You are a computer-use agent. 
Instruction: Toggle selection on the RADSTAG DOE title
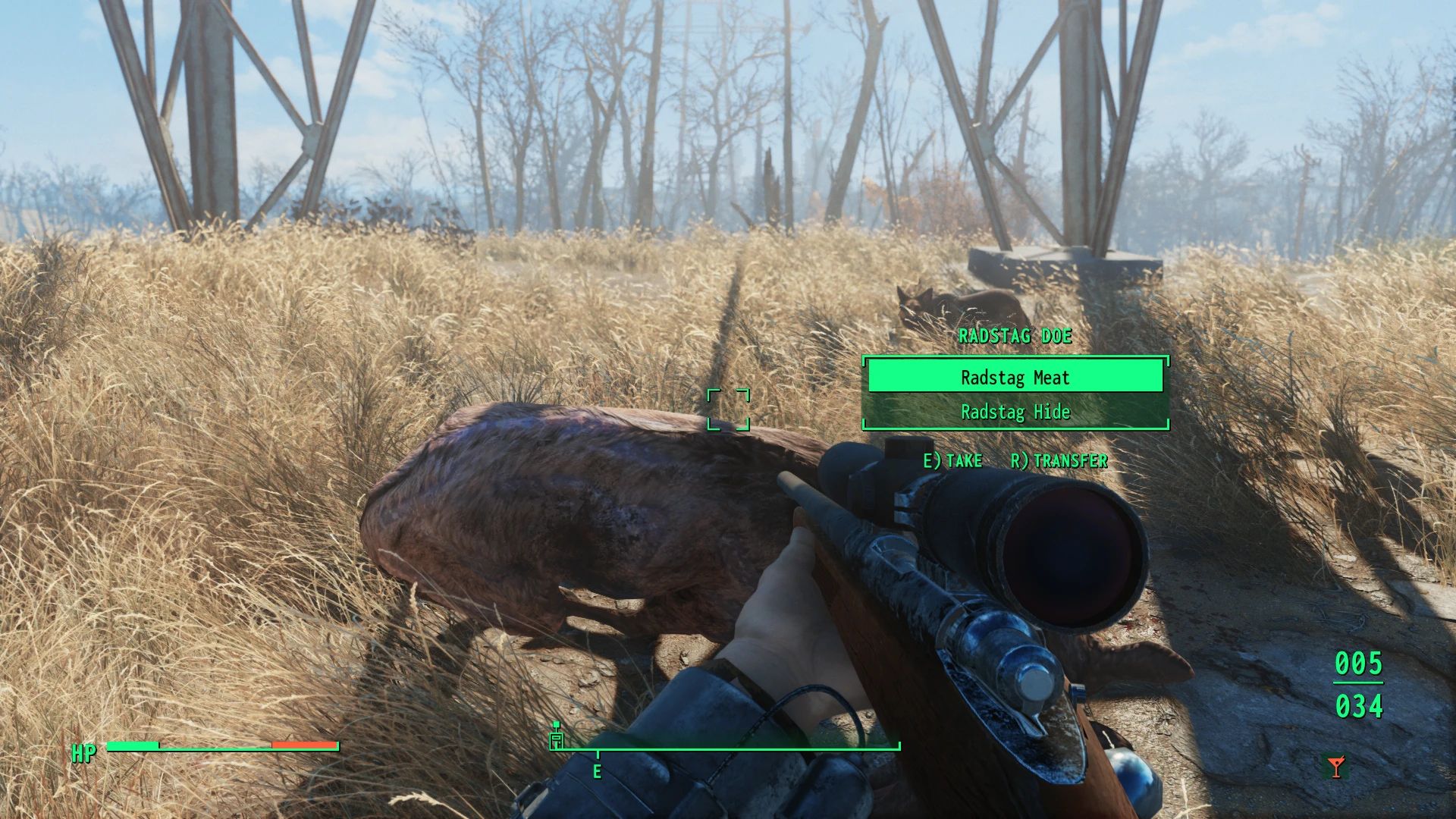pos(1014,337)
